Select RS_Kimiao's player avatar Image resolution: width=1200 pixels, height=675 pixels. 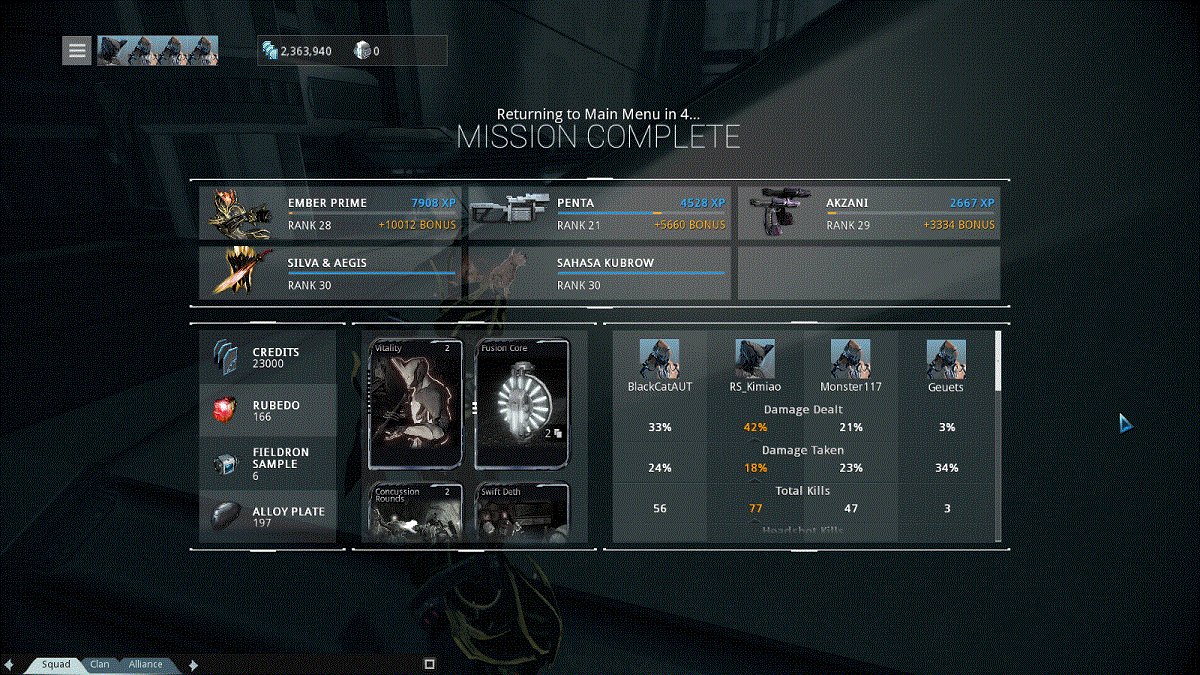755,358
